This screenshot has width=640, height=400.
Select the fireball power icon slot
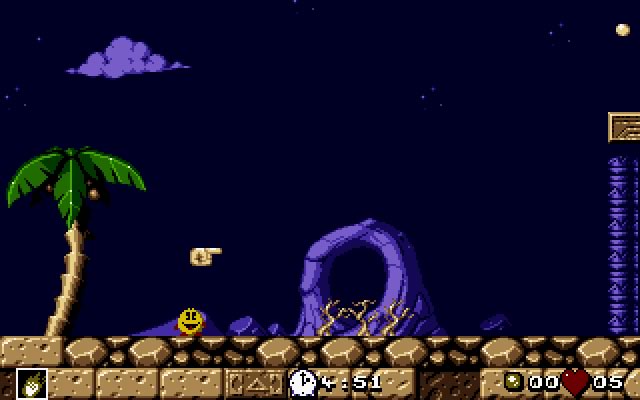pyautogui.click(x=31, y=383)
